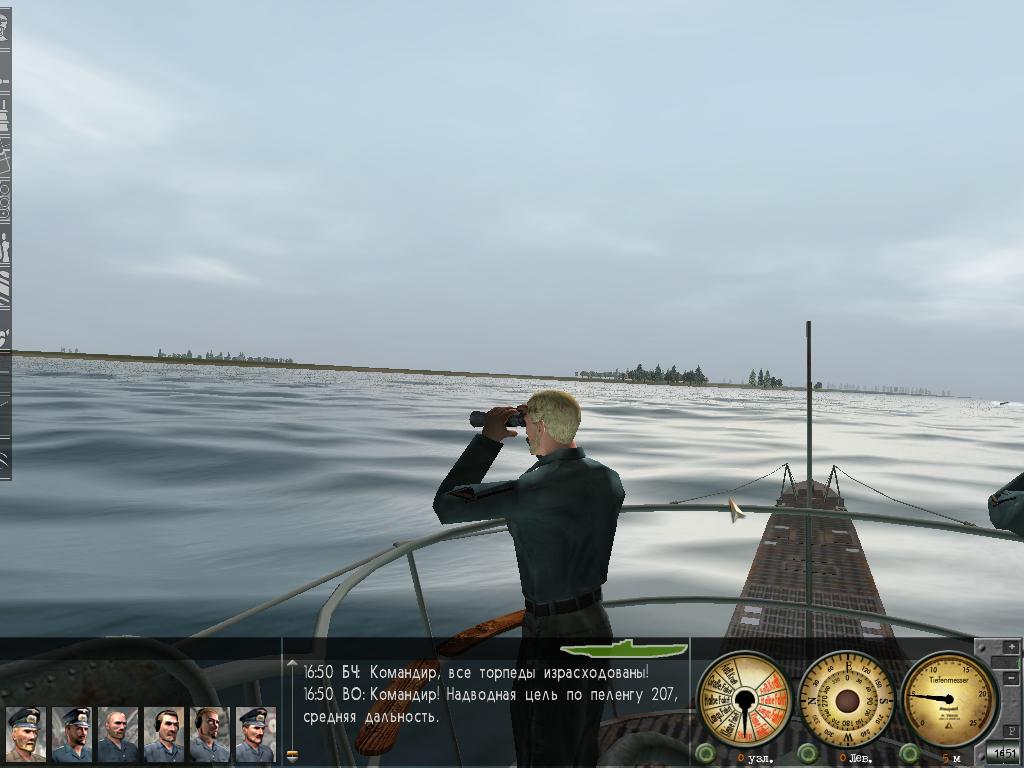Screen dimensions: 1024x768
Task: Click the green submarine silhouette indicator
Action: [623, 649]
